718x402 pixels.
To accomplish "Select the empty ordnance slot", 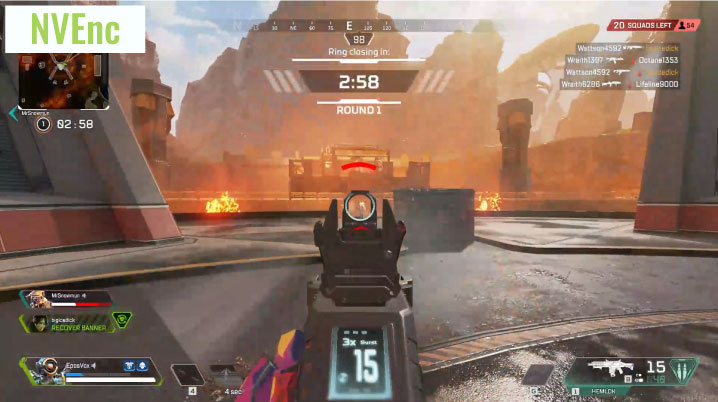I will [x=539, y=374].
